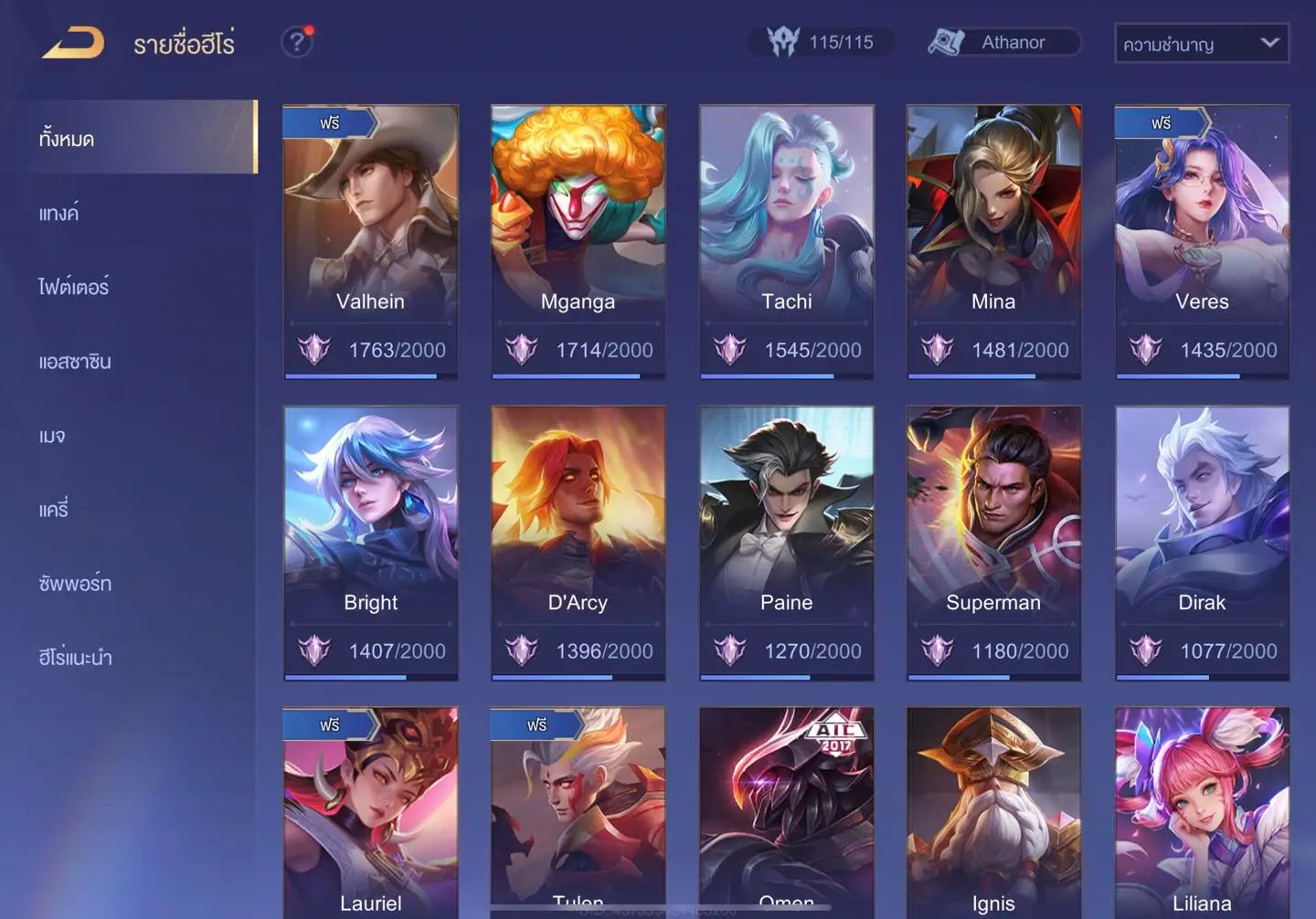Image resolution: width=1316 pixels, height=919 pixels.
Task: Open the Athanor button
Action: click(x=1003, y=42)
